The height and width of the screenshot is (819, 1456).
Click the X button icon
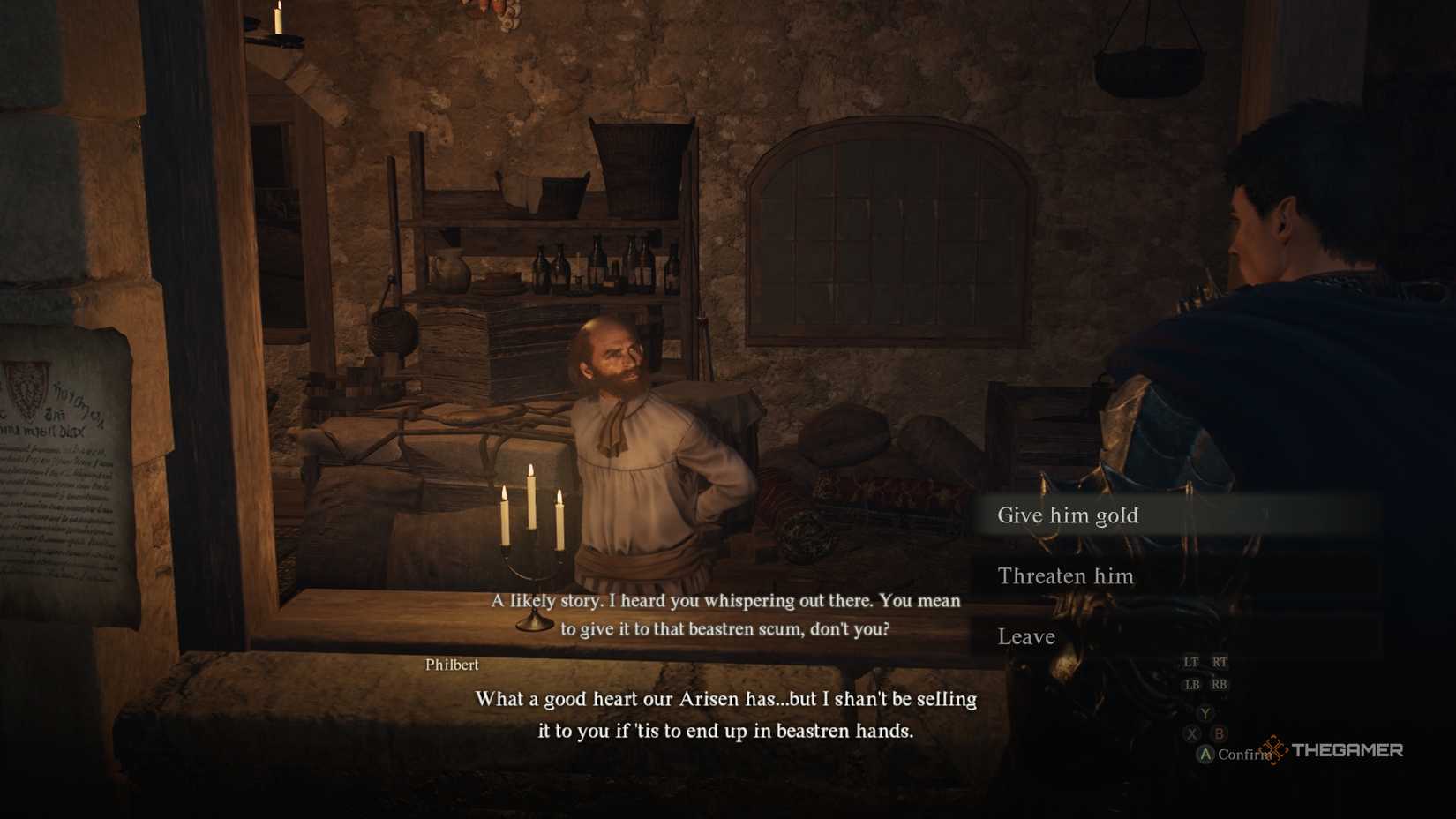coord(1193,733)
